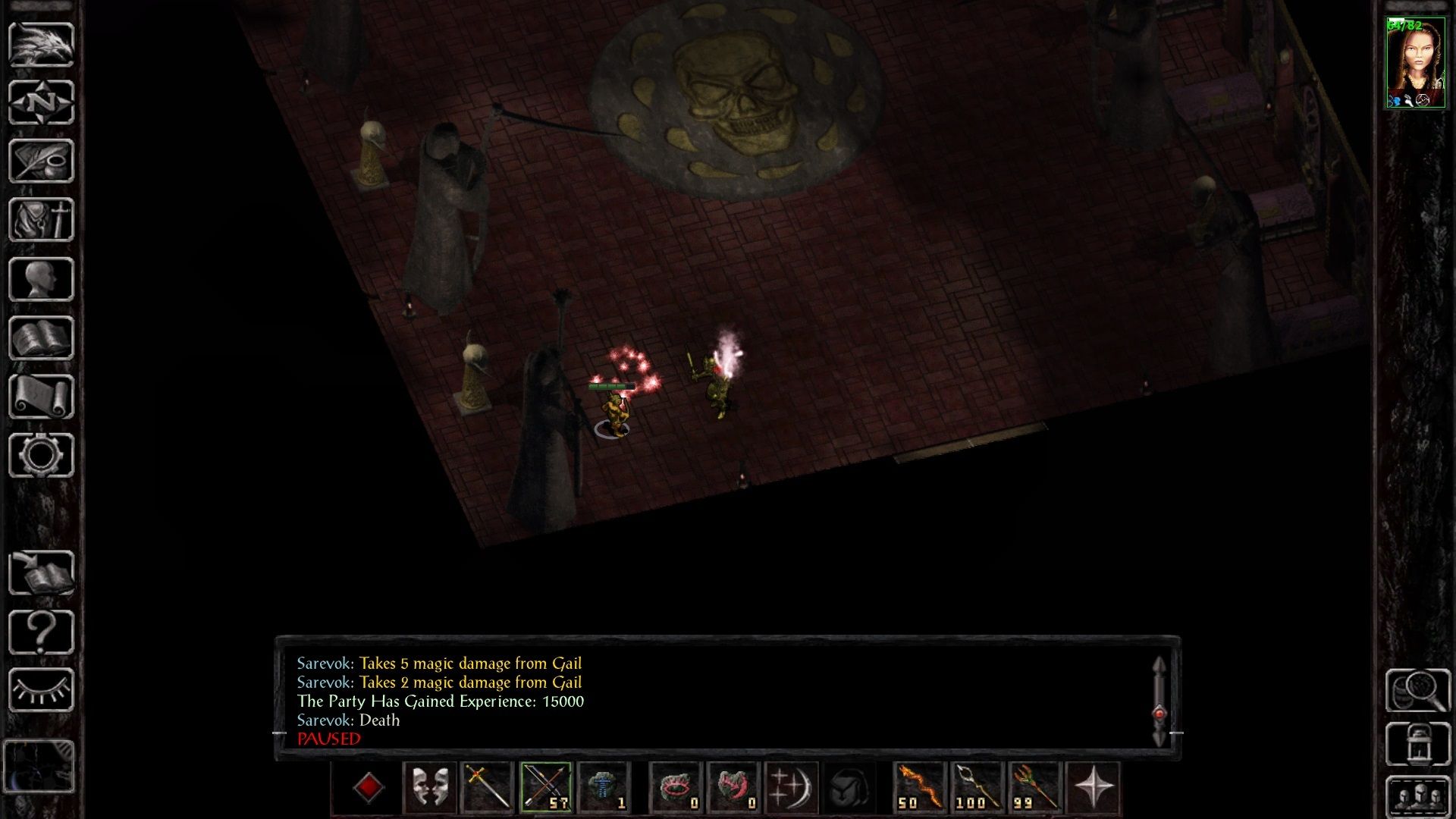Click the dialogue log scrollbar
Screen dimensions: 1456x819
click(1159, 701)
